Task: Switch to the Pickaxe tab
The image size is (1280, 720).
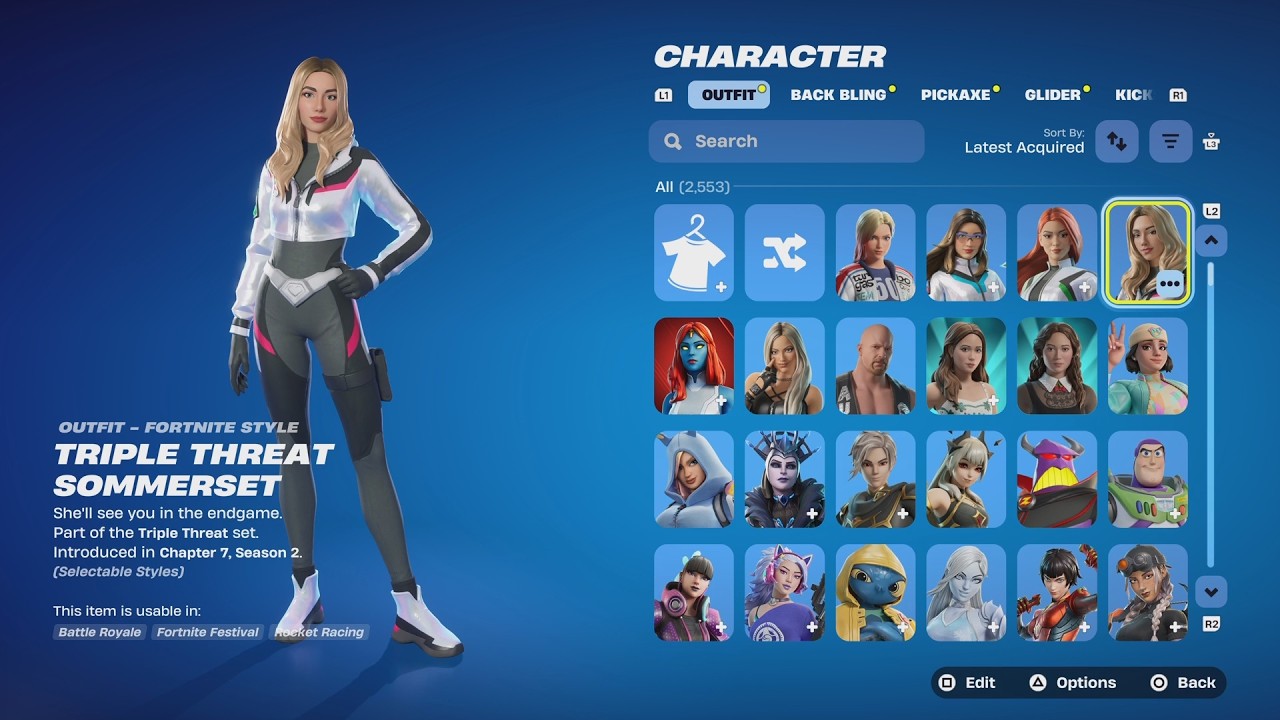Action: point(955,95)
